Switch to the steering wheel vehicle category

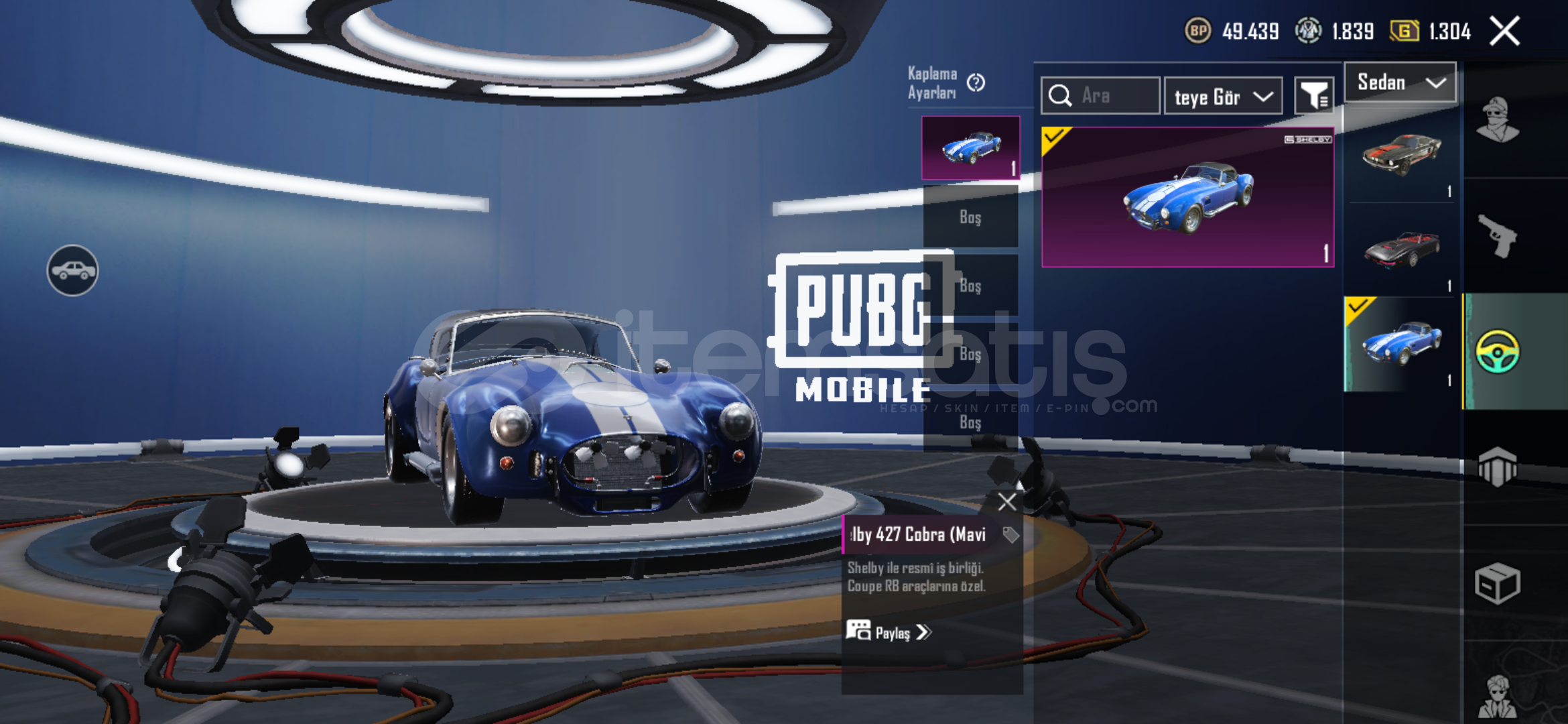1498,351
